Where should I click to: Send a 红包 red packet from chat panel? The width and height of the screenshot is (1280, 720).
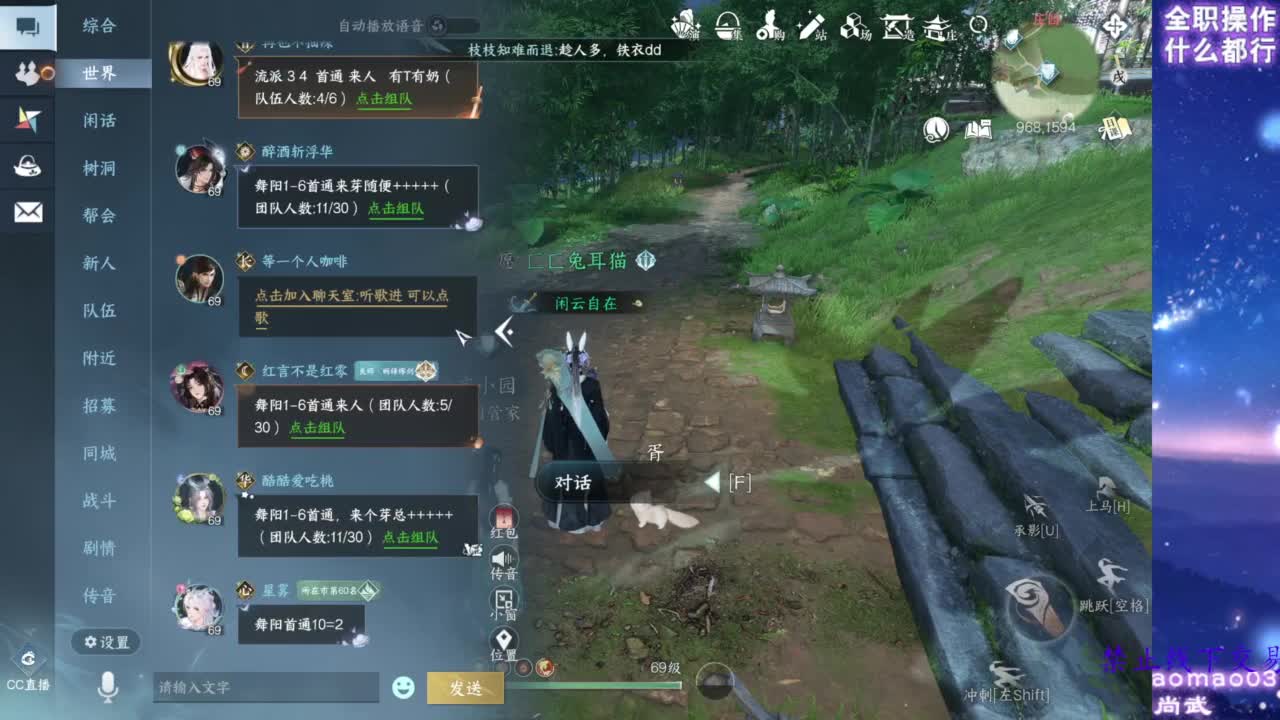pos(502,518)
